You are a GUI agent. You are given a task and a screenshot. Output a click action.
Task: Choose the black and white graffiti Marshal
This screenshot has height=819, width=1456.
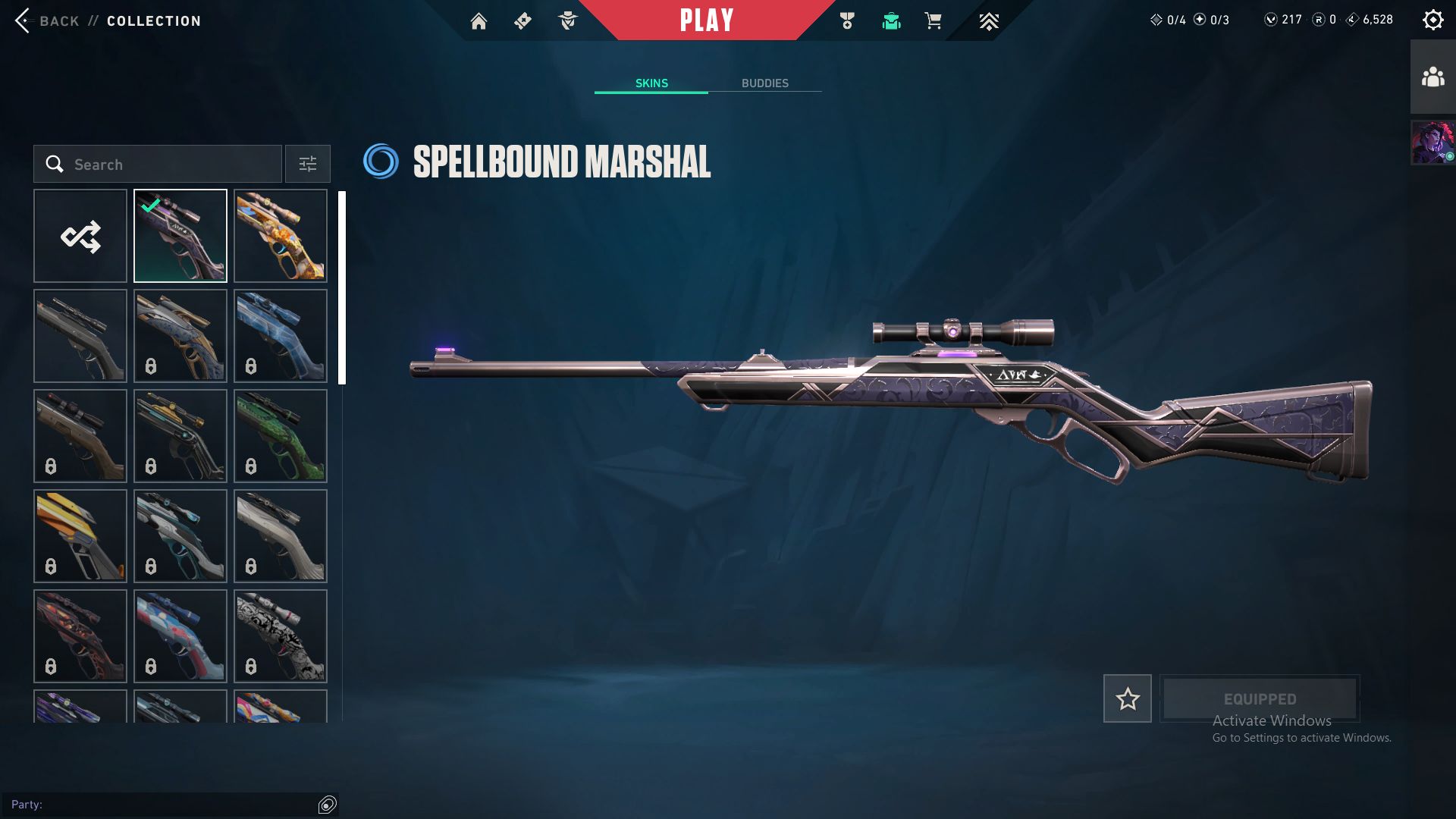click(x=281, y=635)
